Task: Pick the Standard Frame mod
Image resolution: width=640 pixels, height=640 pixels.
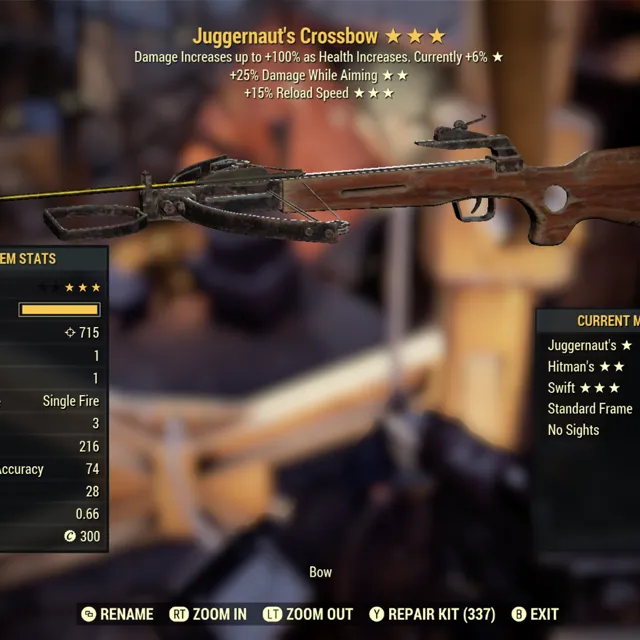Action: click(590, 409)
